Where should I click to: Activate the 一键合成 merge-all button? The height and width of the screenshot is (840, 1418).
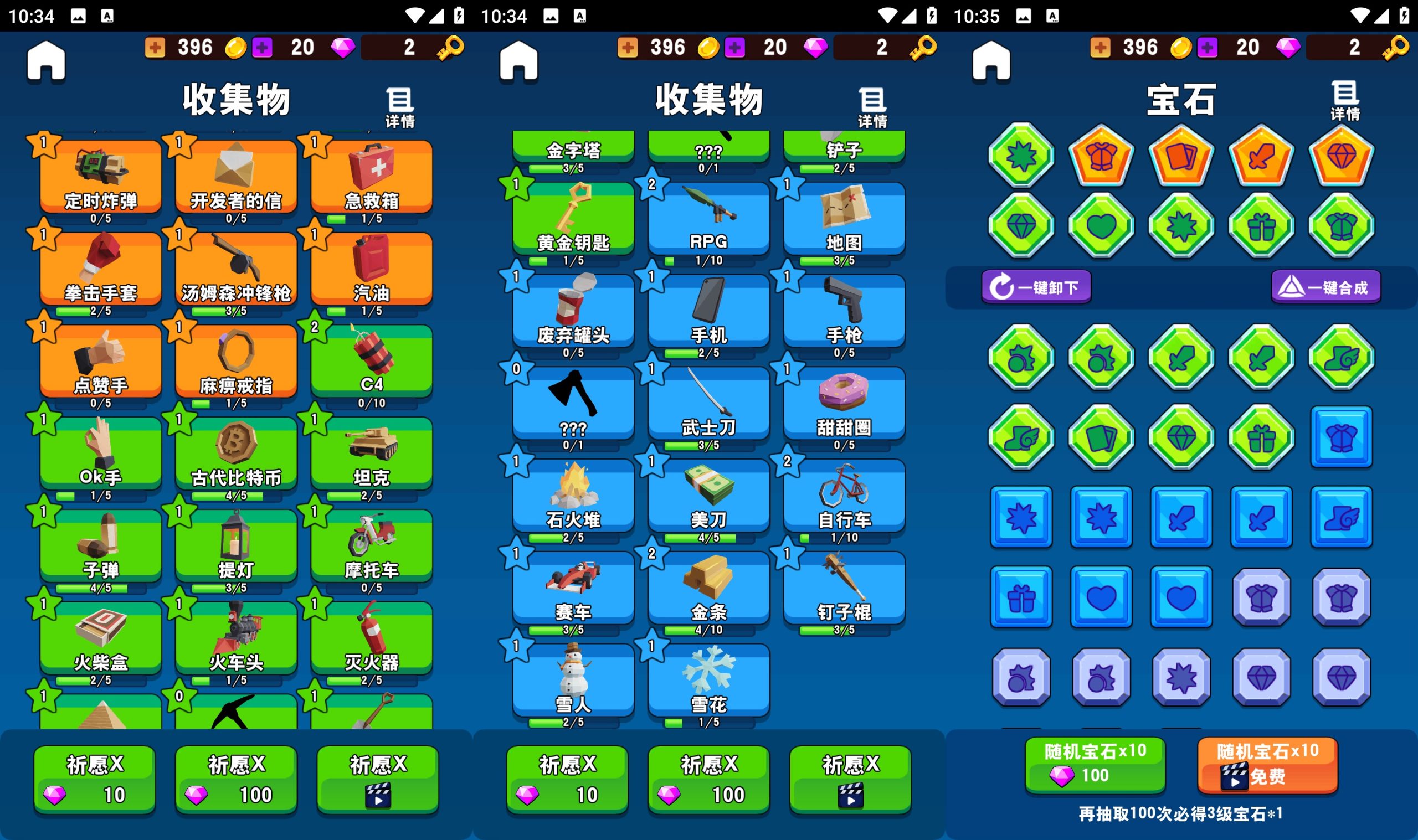pyautogui.click(x=1325, y=287)
